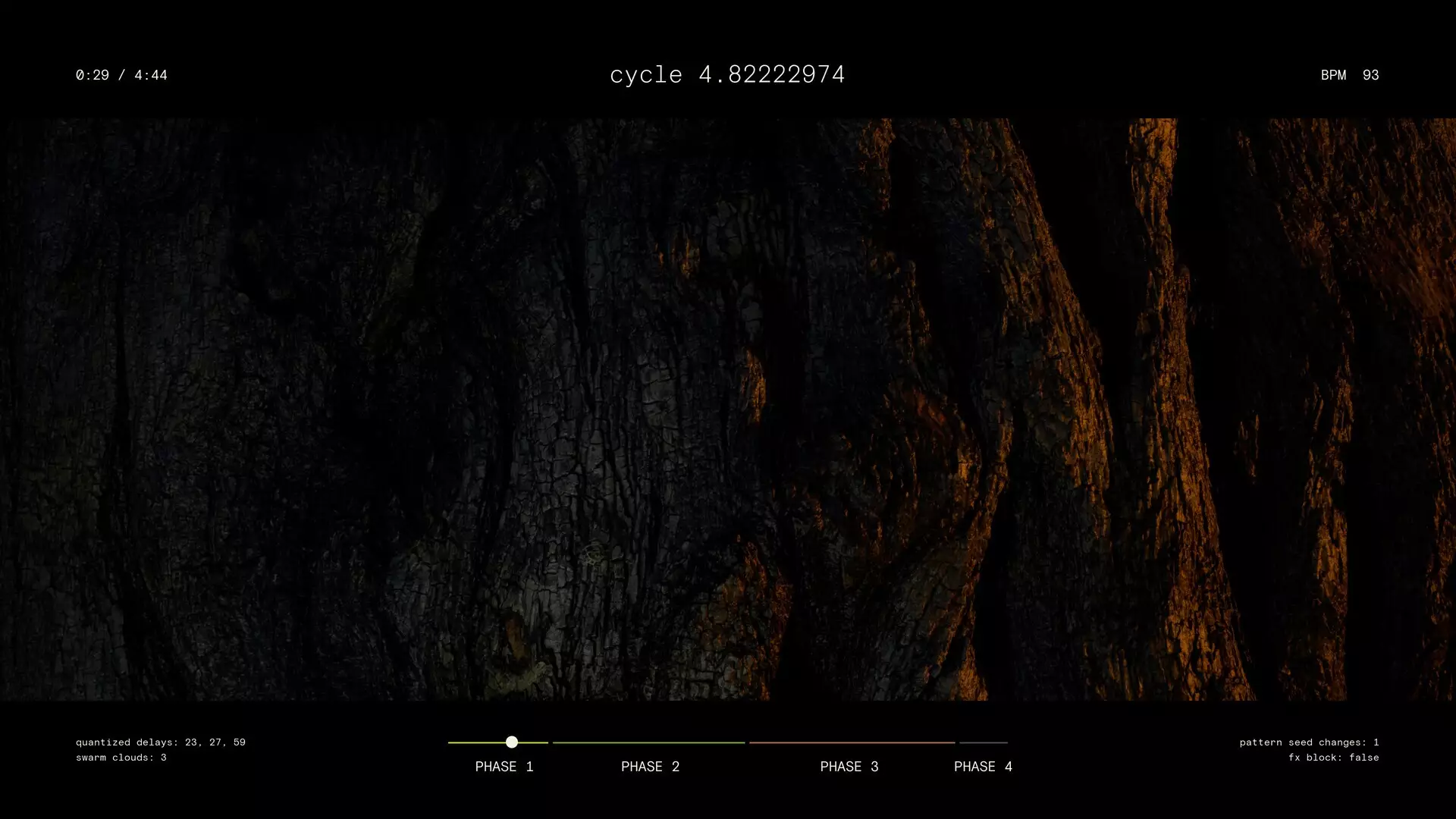
Task: Select the cycle 4.82222974 counter
Action: coord(728,74)
